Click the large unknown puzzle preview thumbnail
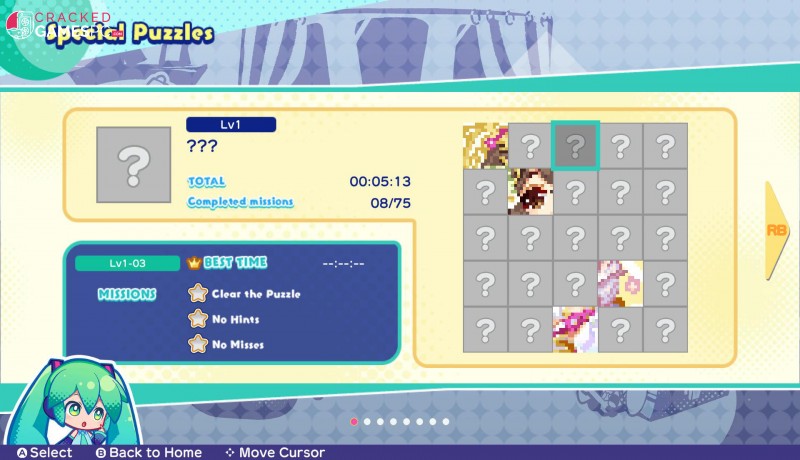 point(135,165)
